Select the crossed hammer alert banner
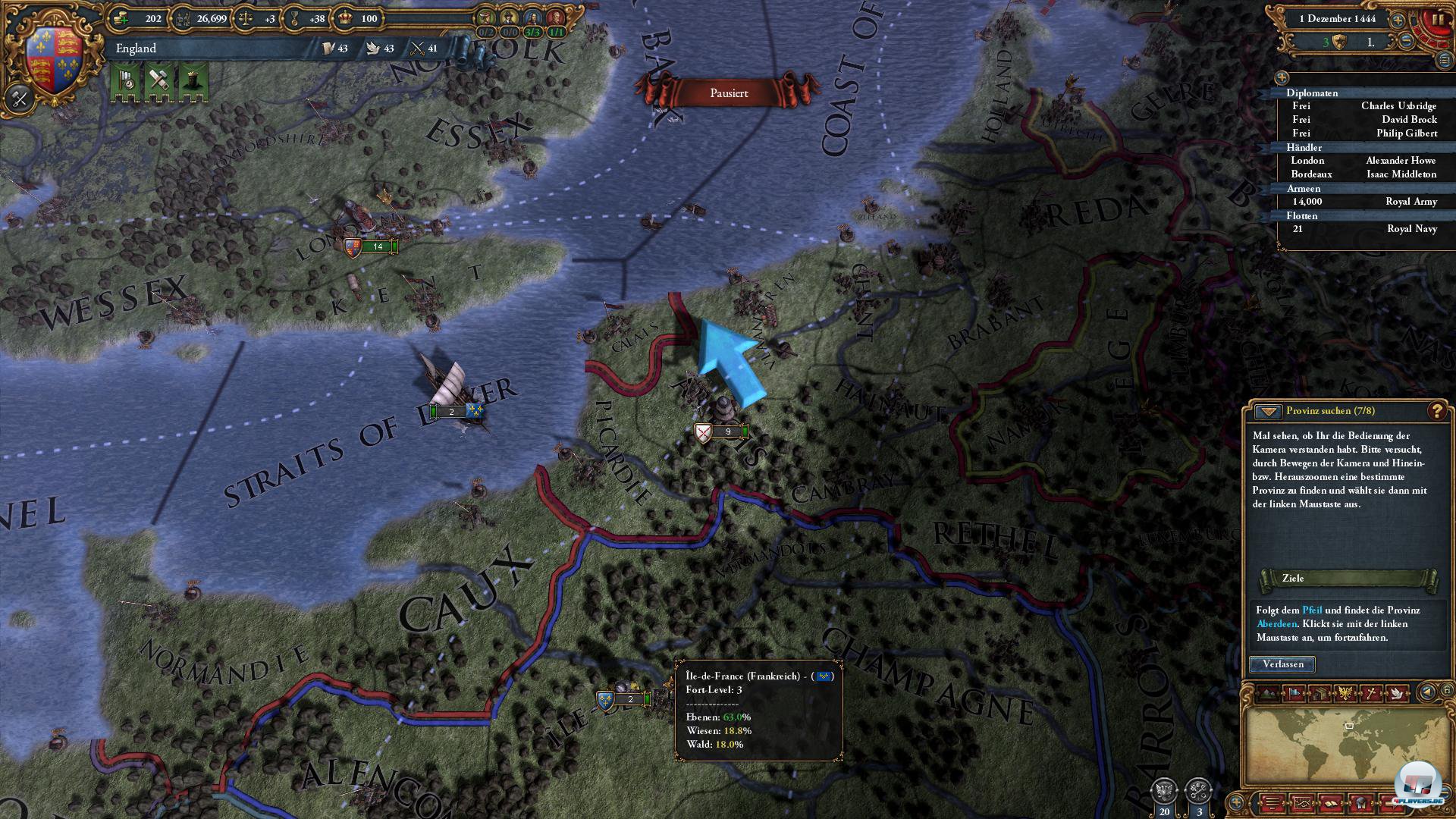Image resolution: width=1456 pixels, height=819 pixels. click(x=159, y=80)
